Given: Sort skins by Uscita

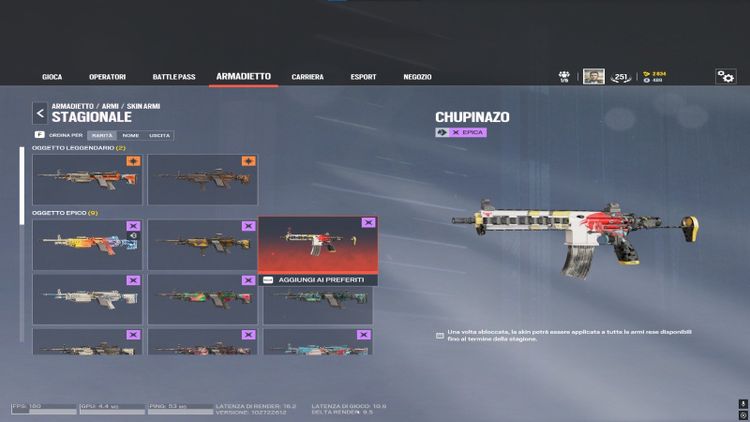Looking at the screenshot, I should (x=159, y=135).
